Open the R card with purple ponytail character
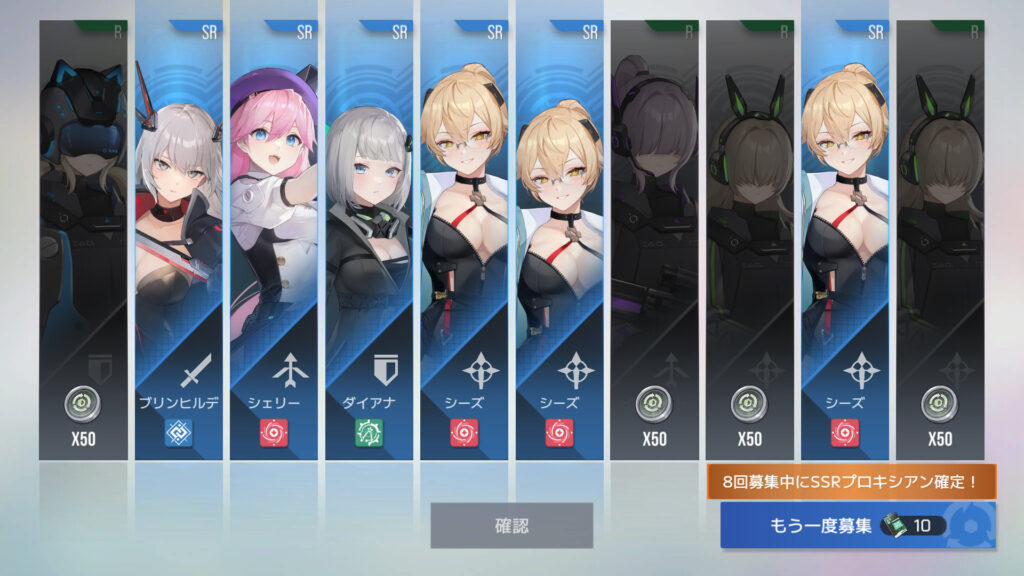The image size is (1024, 576). pyautogui.click(x=654, y=240)
